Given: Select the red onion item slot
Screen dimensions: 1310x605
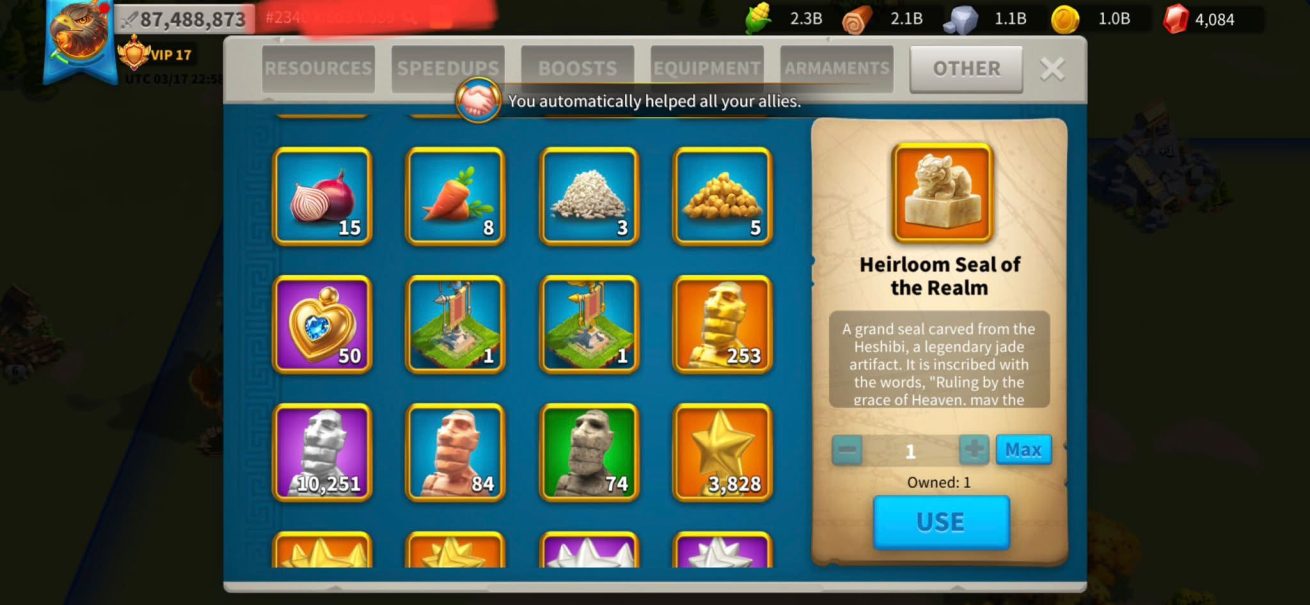Looking at the screenshot, I should point(322,196).
